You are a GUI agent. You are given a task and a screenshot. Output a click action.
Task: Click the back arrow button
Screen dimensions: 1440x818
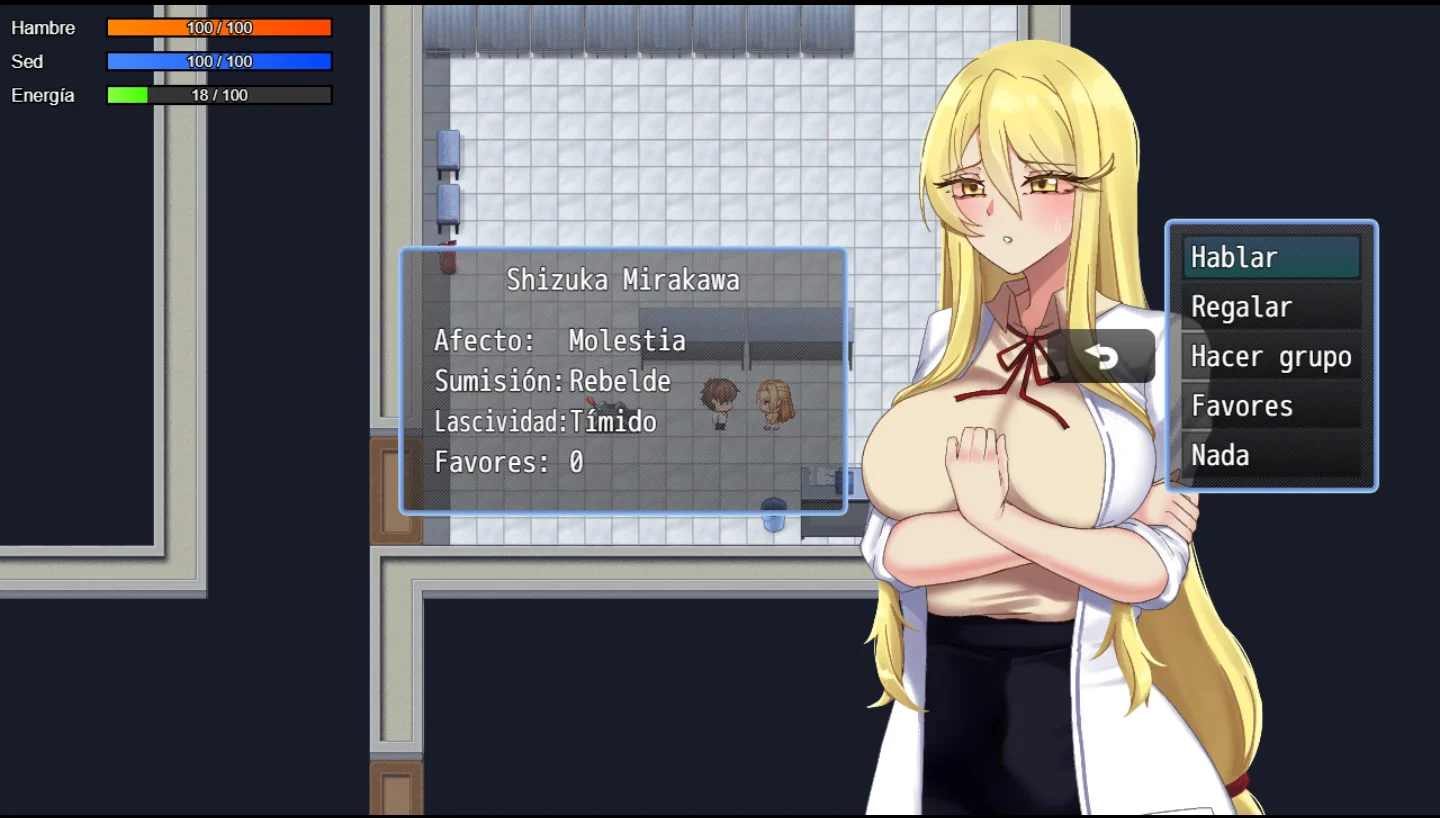click(x=1101, y=357)
